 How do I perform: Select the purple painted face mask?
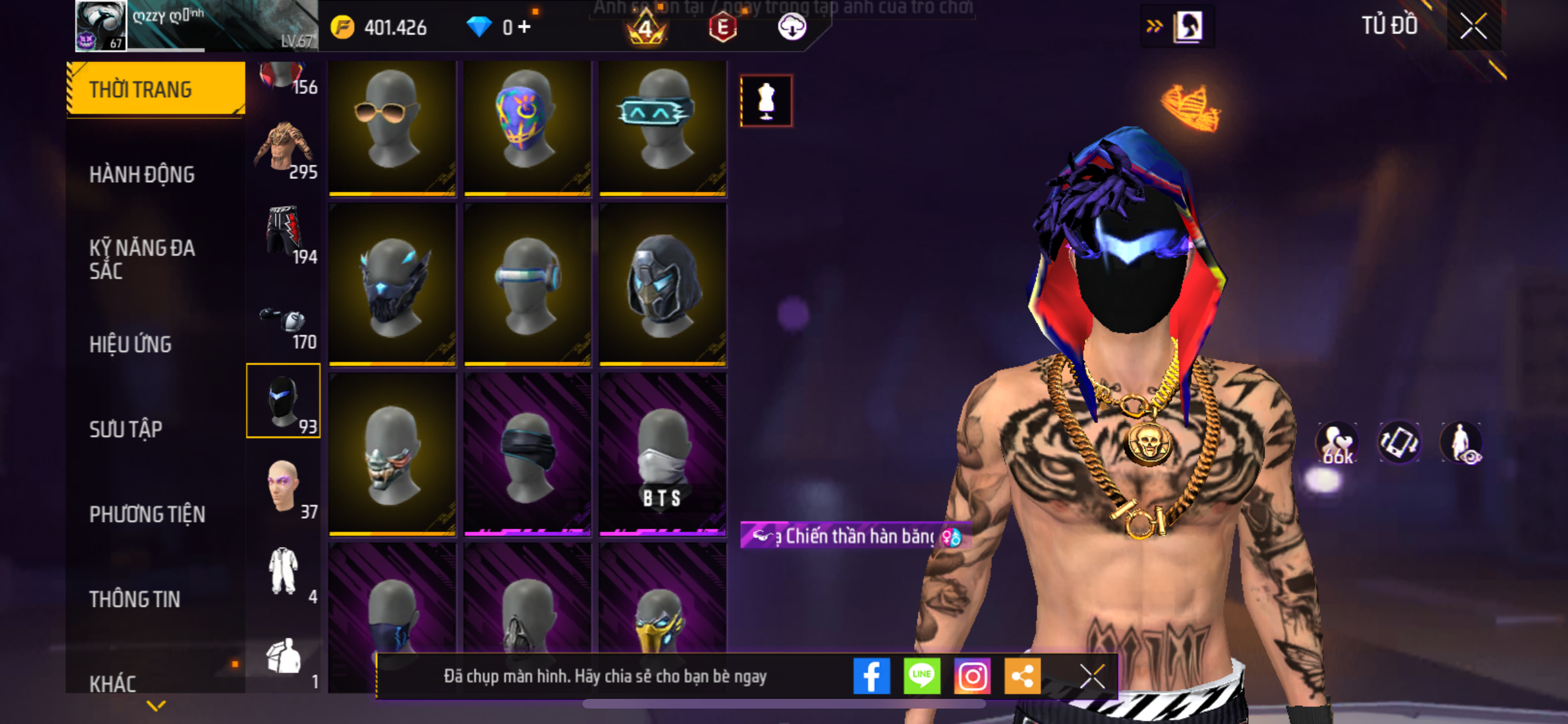tap(527, 127)
